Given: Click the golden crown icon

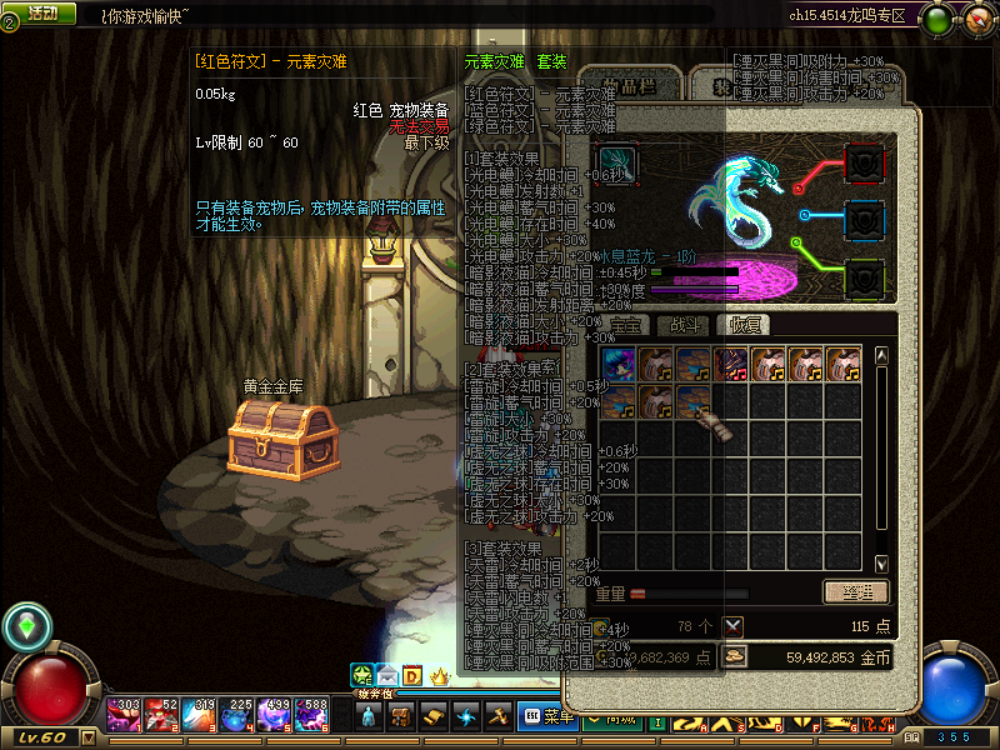Looking at the screenshot, I should 439,677.
